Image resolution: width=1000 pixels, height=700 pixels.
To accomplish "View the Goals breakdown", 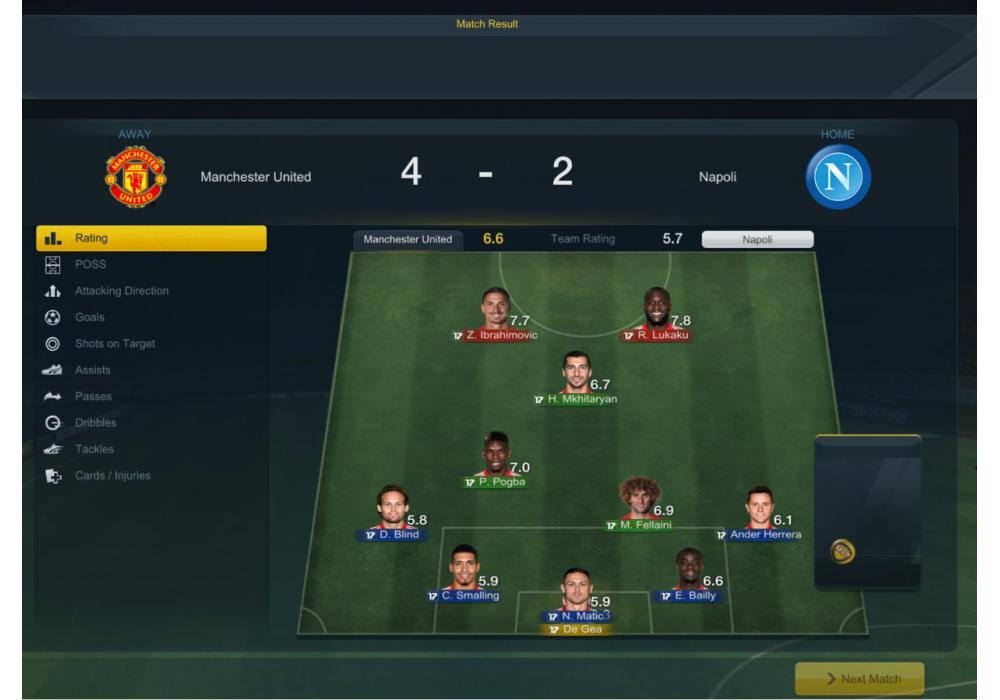I will click(89, 317).
